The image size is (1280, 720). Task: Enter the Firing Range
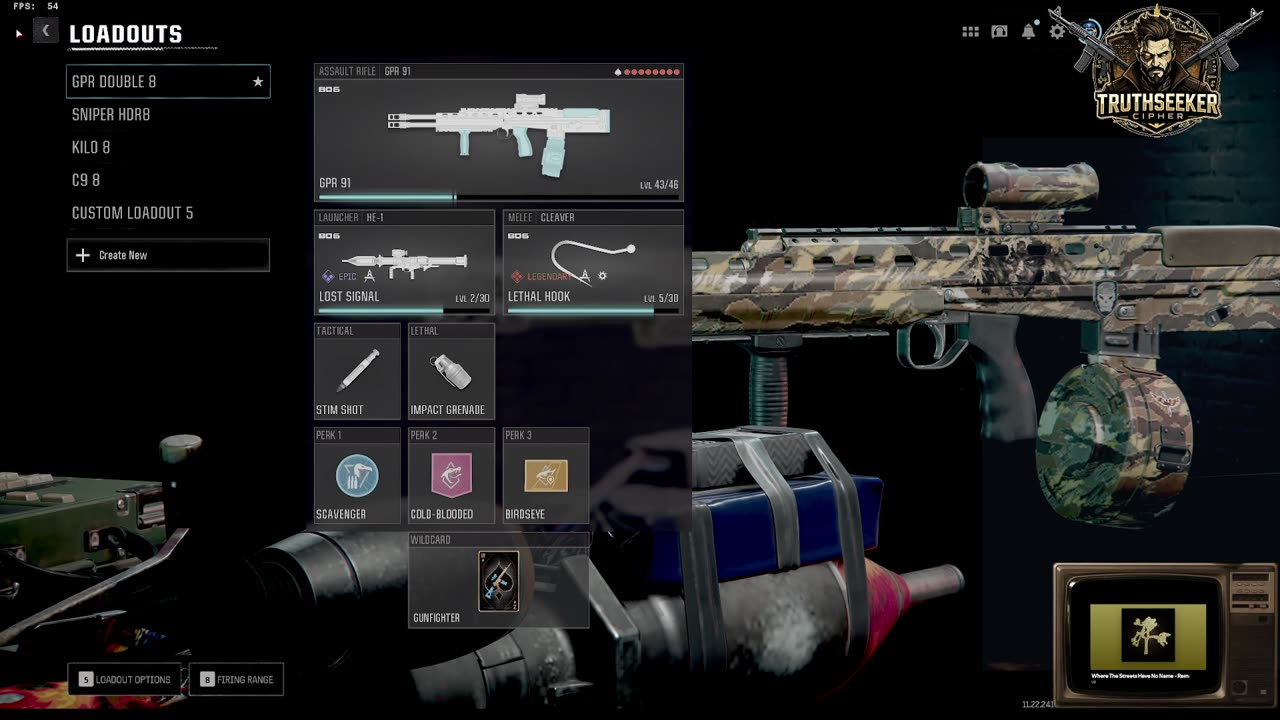tap(237, 680)
